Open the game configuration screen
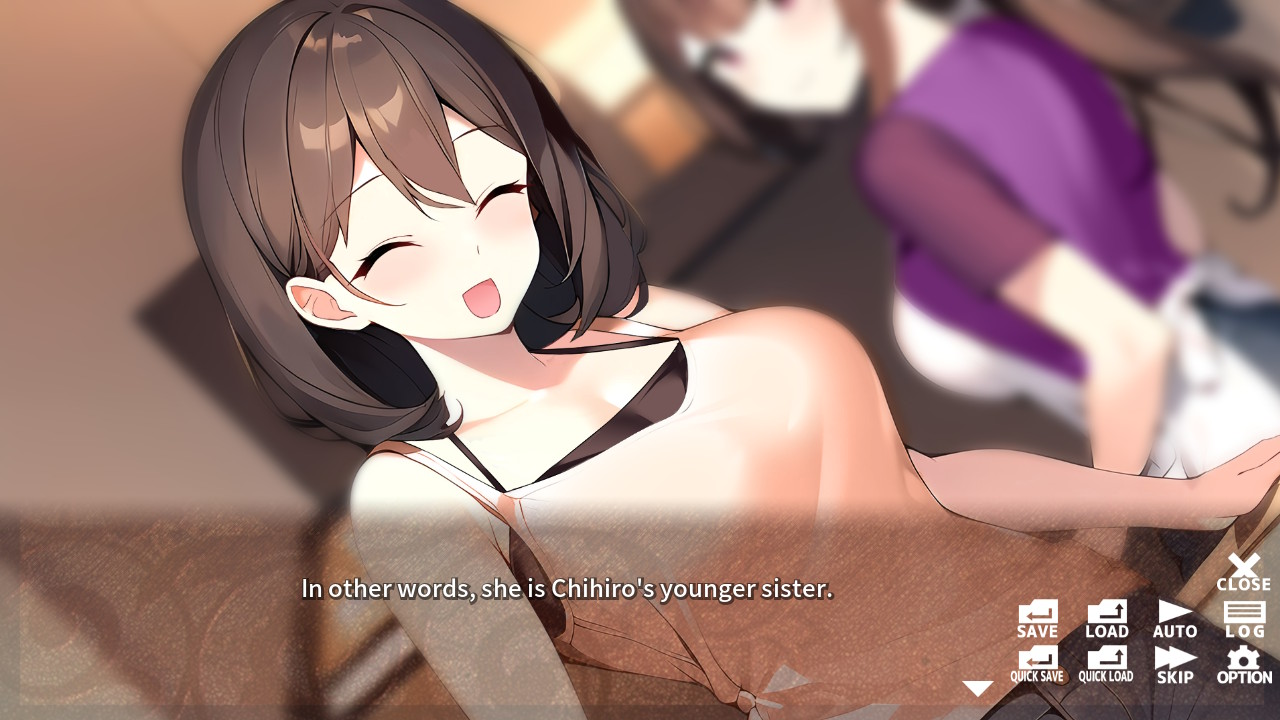The height and width of the screenshot is (720, 1280). click(1243, 662)
